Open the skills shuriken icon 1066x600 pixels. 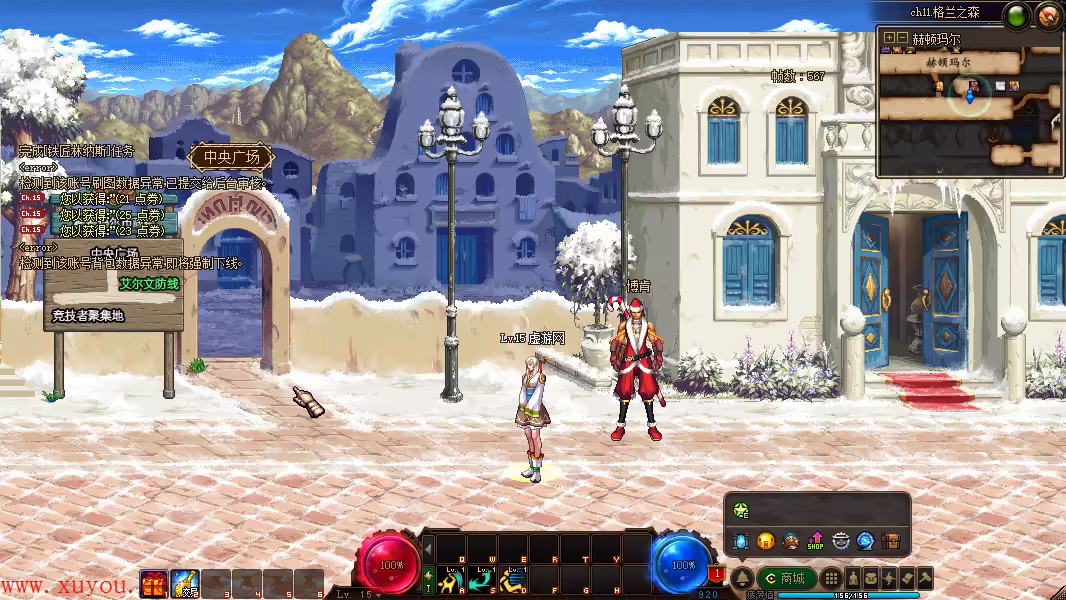889,578
